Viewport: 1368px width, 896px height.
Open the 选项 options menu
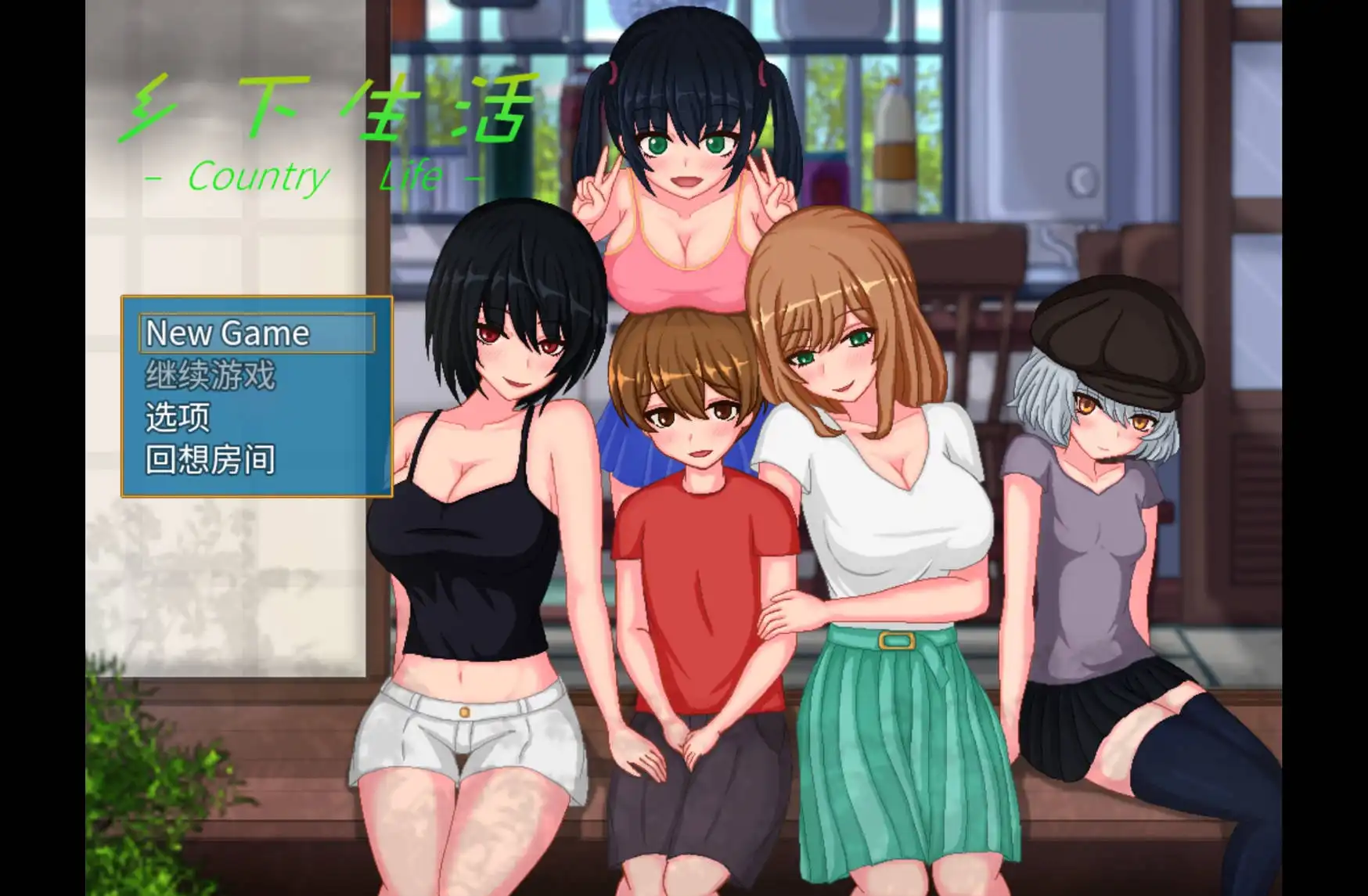pos(176,419)
